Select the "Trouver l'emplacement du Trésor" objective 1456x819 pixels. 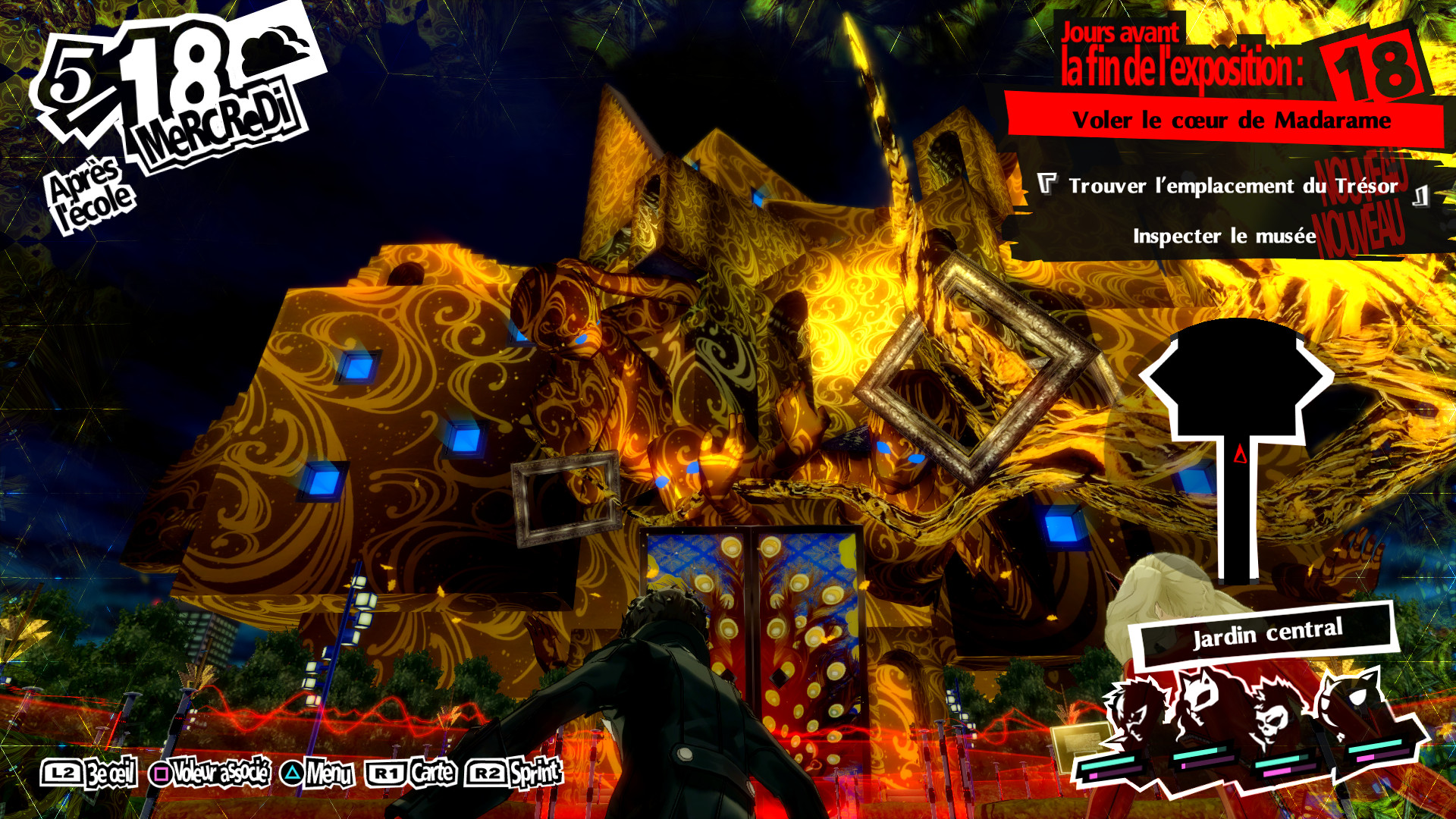click(1232, 187)
